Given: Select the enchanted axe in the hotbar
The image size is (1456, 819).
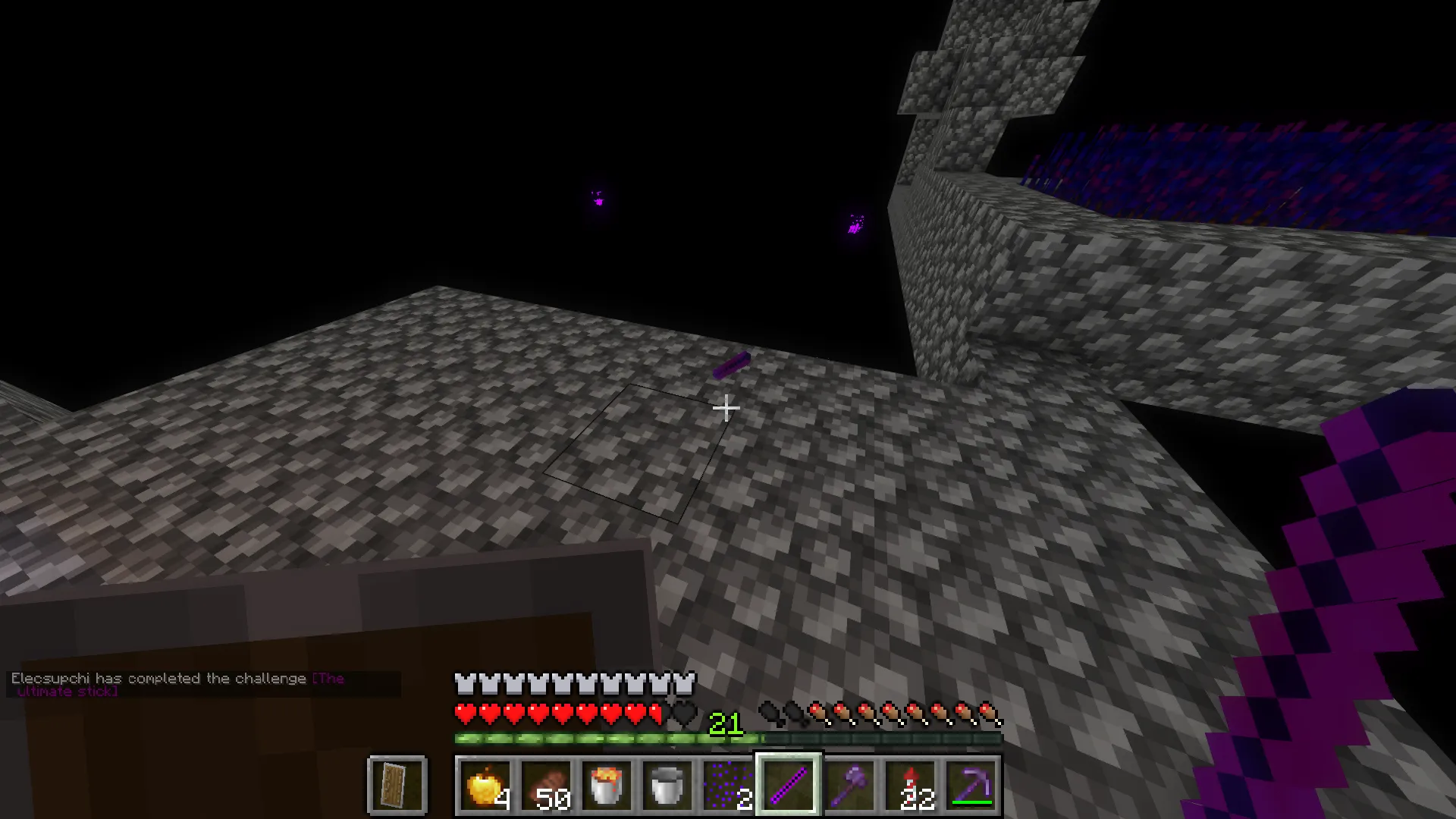Looking at the screenshot, I should 847,786.
